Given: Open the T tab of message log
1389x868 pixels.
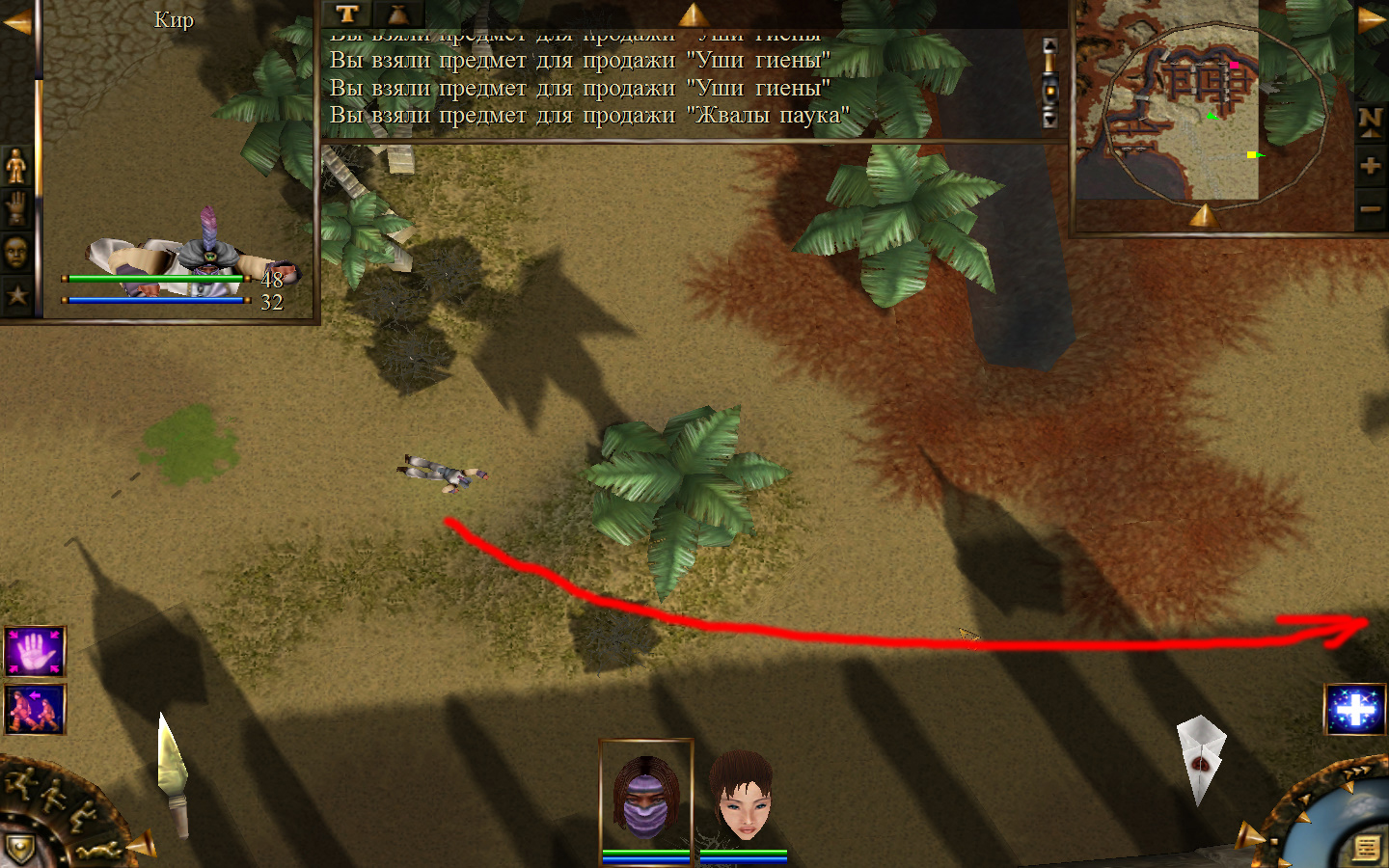Looking at the screenshot, I should [347, 14].
